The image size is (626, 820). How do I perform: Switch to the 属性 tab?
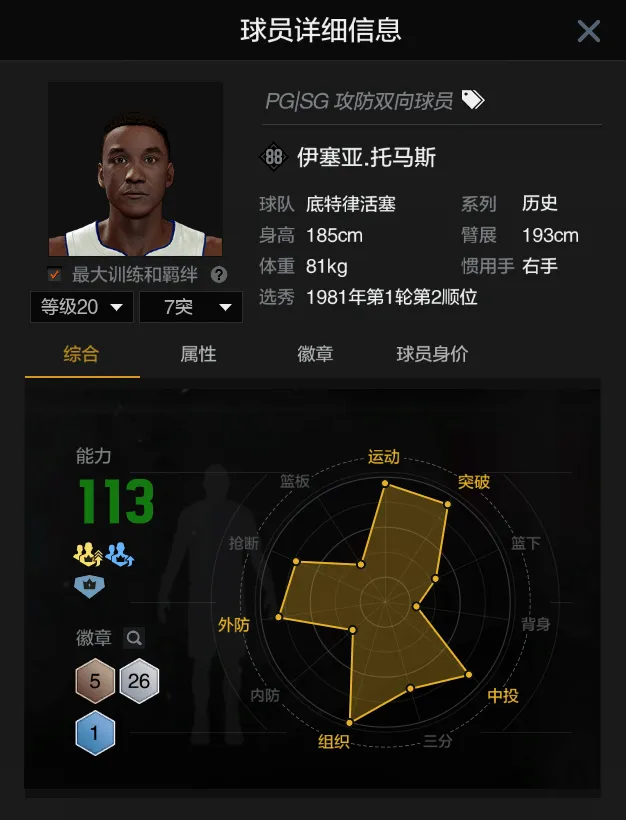pyautogui.click(x=198, y=354)
